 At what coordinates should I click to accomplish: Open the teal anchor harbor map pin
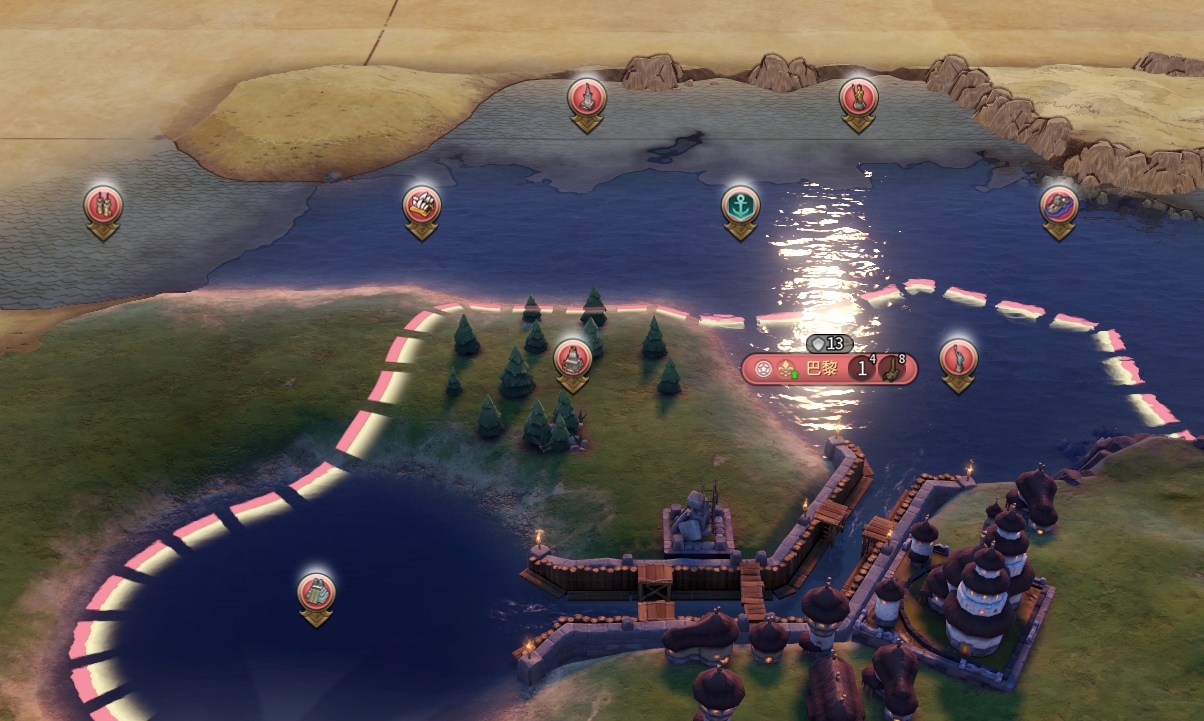click(x=740, y=206)
